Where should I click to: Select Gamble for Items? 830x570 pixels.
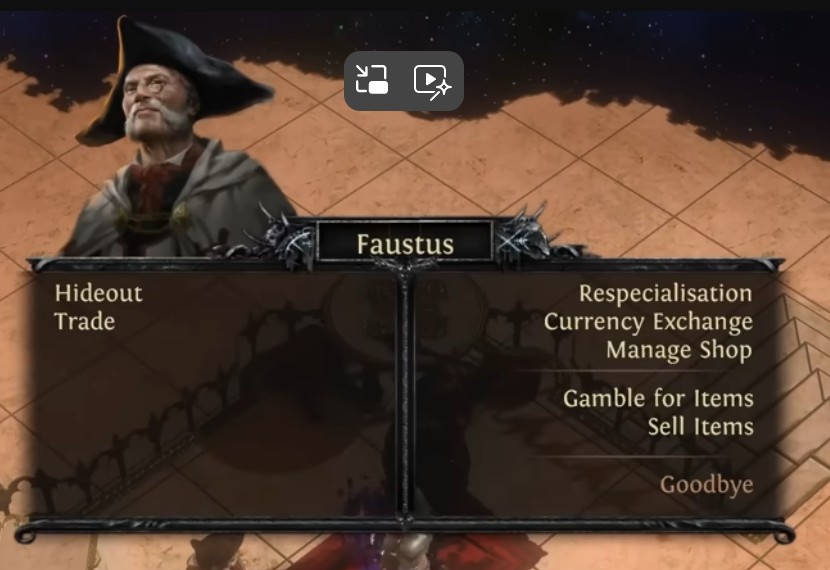point(658,399)
